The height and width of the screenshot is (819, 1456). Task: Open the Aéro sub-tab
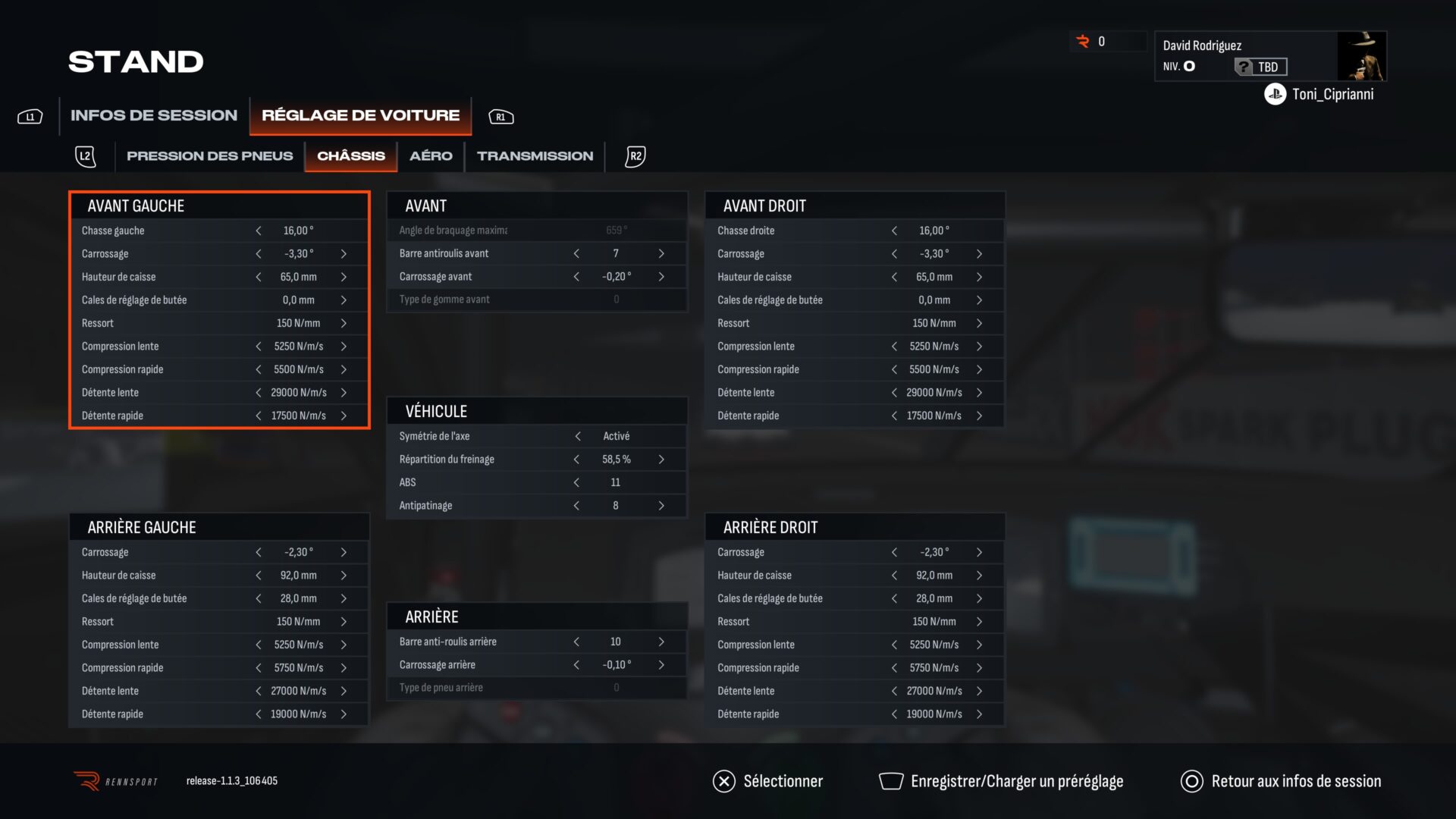[431, 156]
